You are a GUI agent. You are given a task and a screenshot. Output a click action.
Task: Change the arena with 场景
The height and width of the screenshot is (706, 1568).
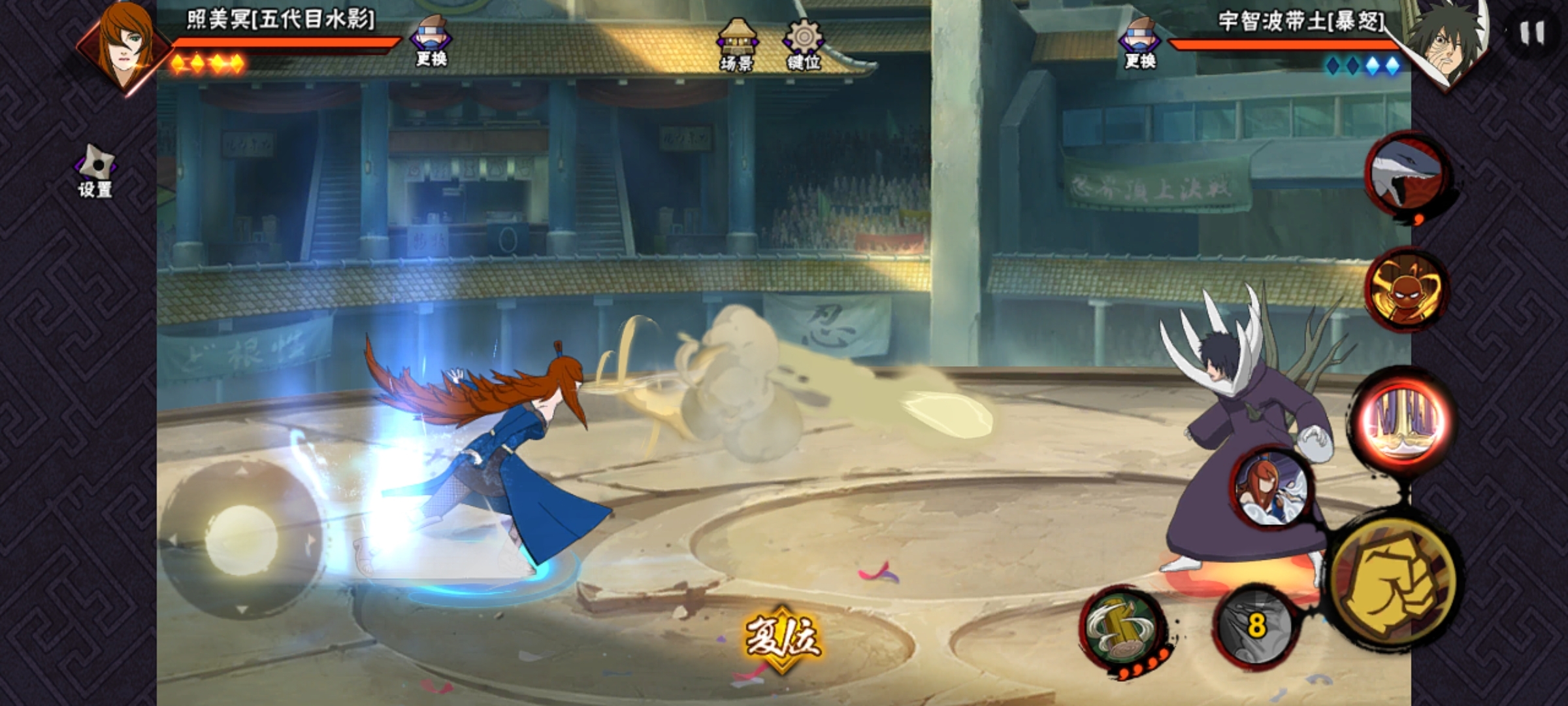pos(737,44)
